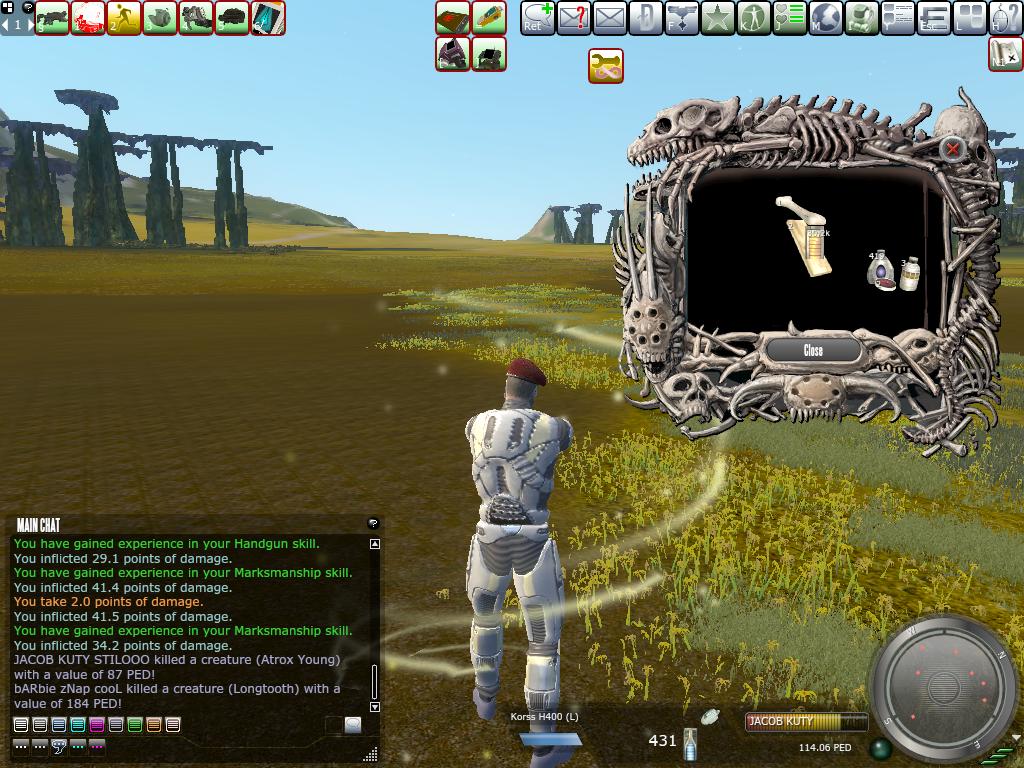The height and width of the screenshot is (768, 1024).
Task: Click the golden wrench and chain icon
Action: [606, 66]
